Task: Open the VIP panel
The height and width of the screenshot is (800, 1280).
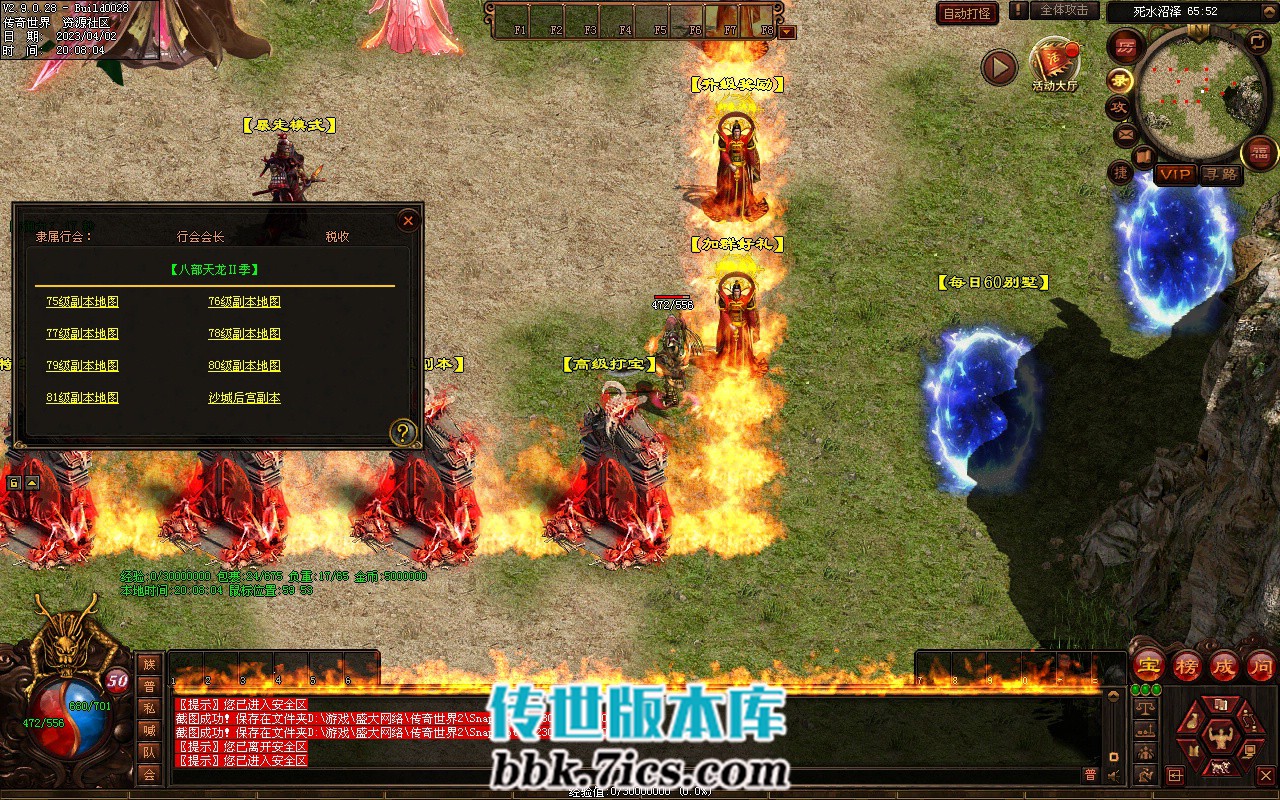Action: pos(1175,174)
